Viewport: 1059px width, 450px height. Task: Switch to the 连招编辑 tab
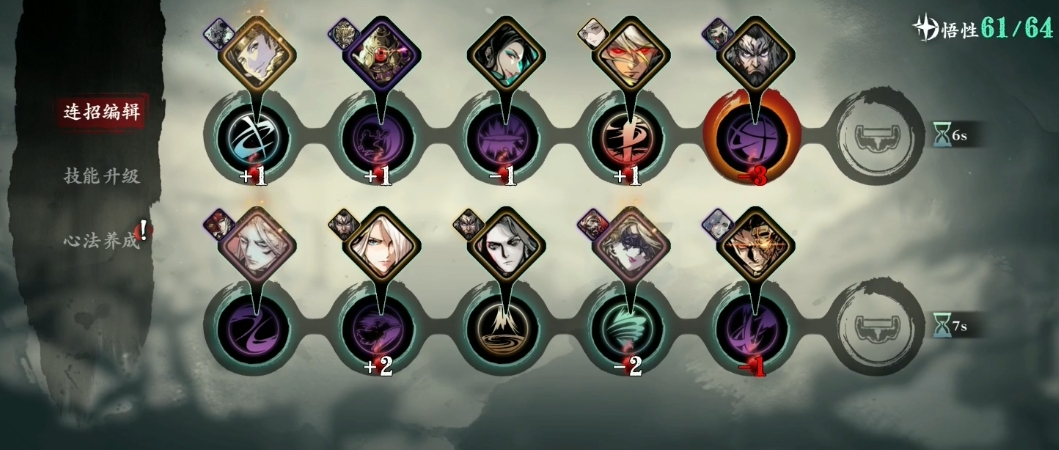[x=95, y=111]
